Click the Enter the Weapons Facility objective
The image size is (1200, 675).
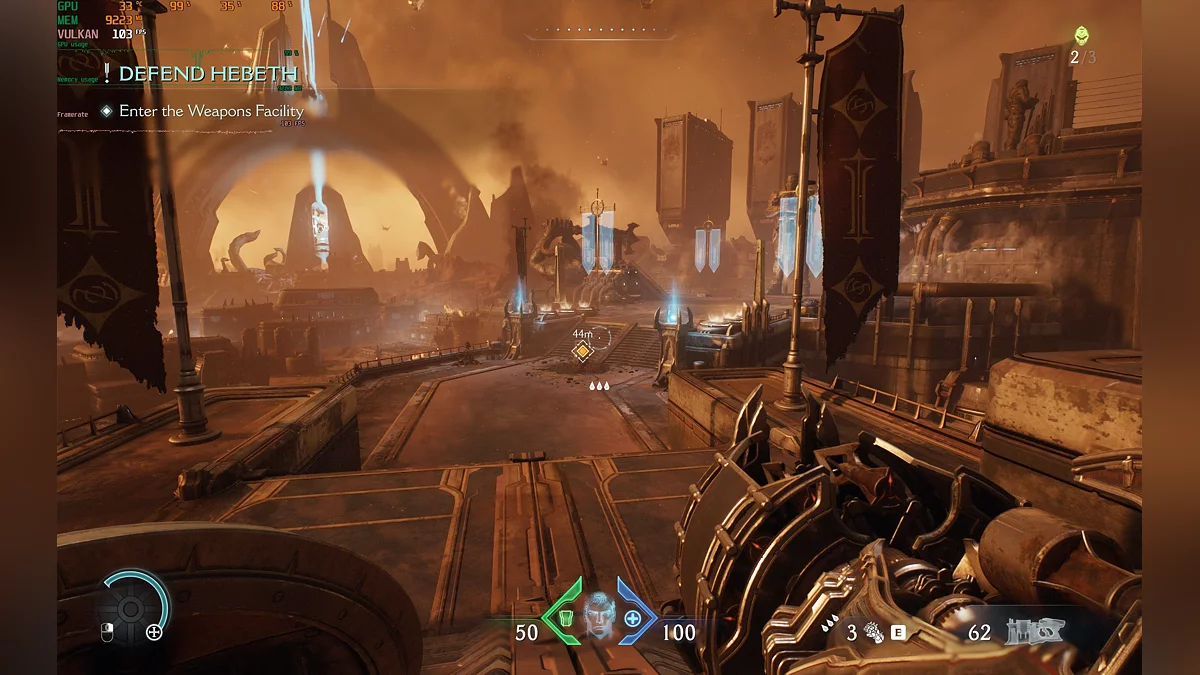pyautogui.click(x=210, y=111)
